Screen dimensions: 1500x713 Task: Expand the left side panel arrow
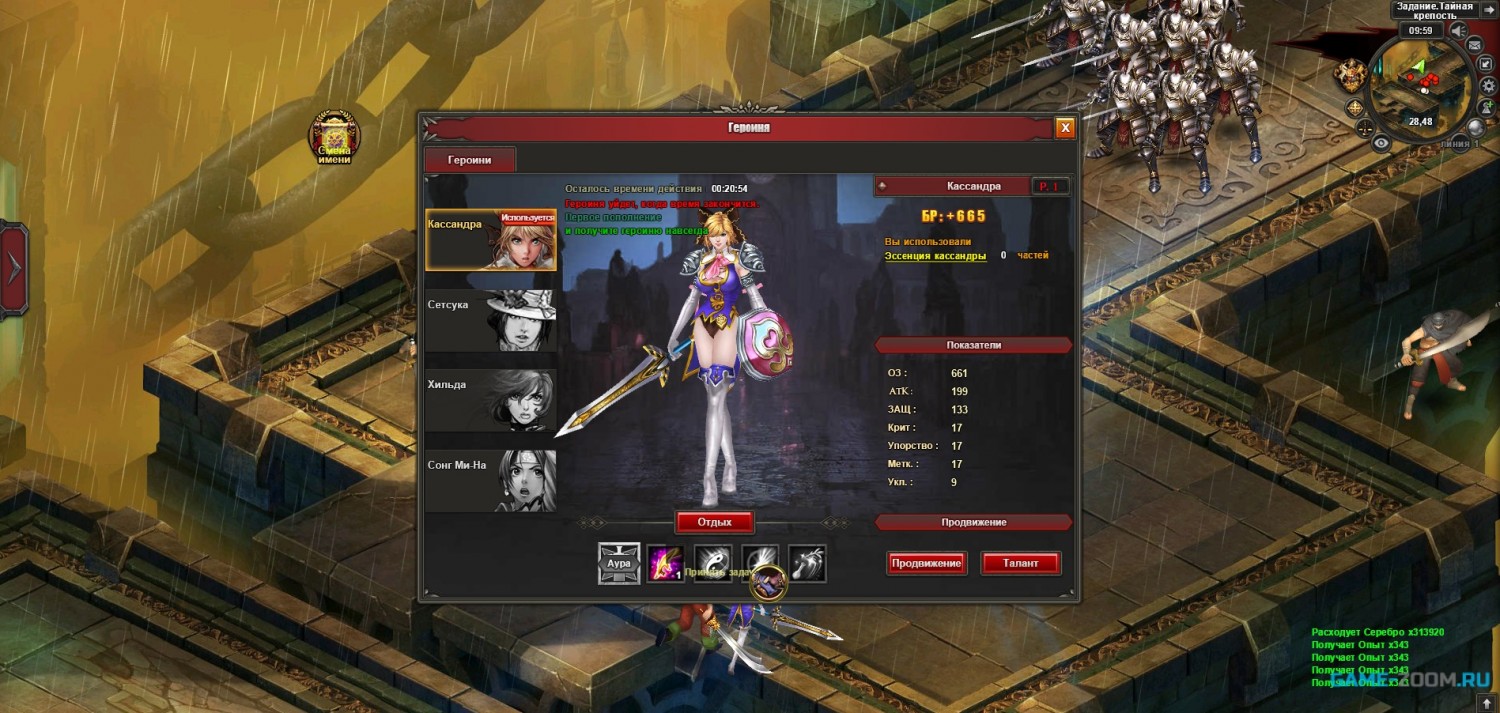[14, 267]
